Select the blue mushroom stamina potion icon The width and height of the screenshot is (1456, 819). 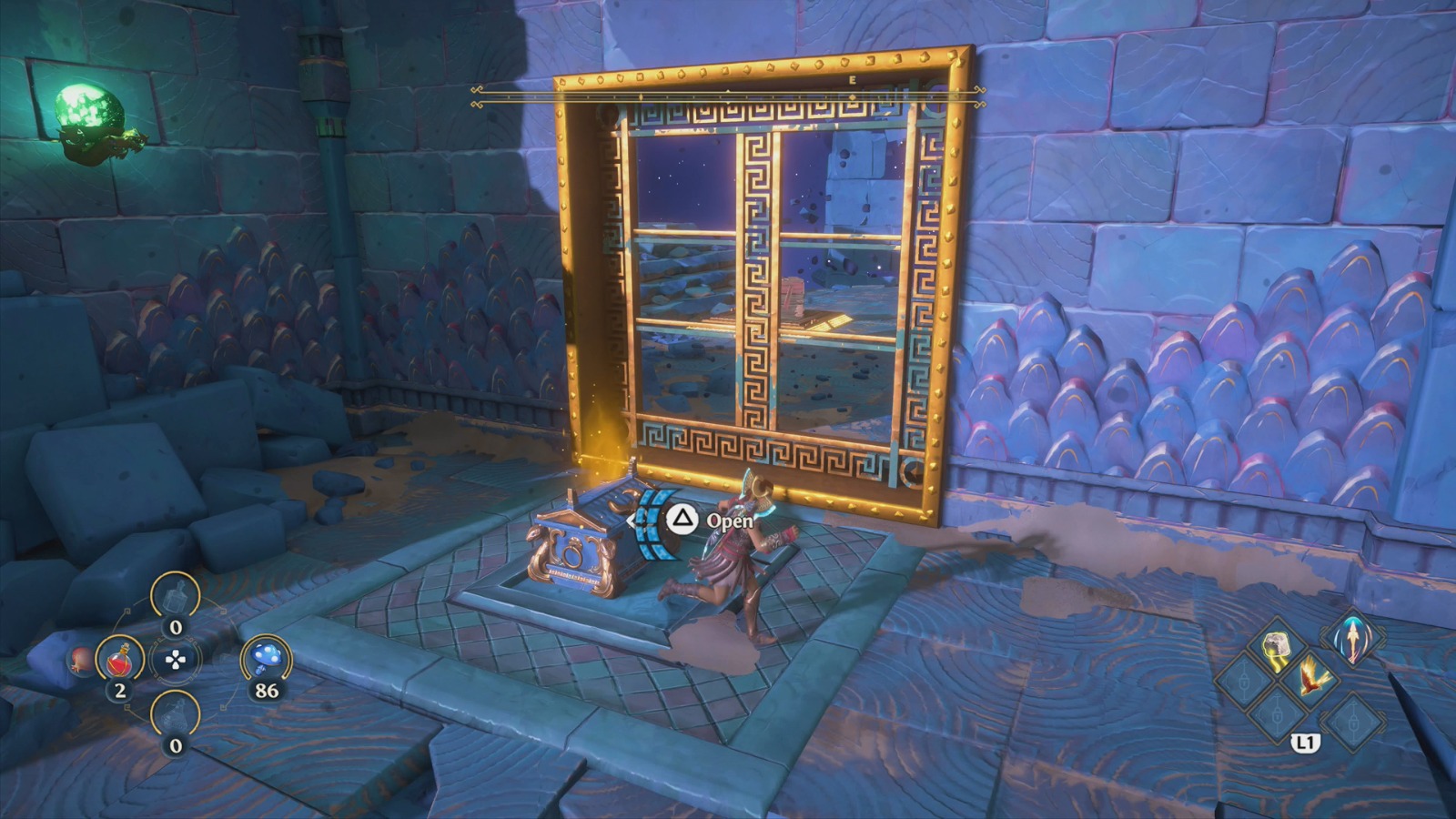pyautogui.click(x=266, y=657)
